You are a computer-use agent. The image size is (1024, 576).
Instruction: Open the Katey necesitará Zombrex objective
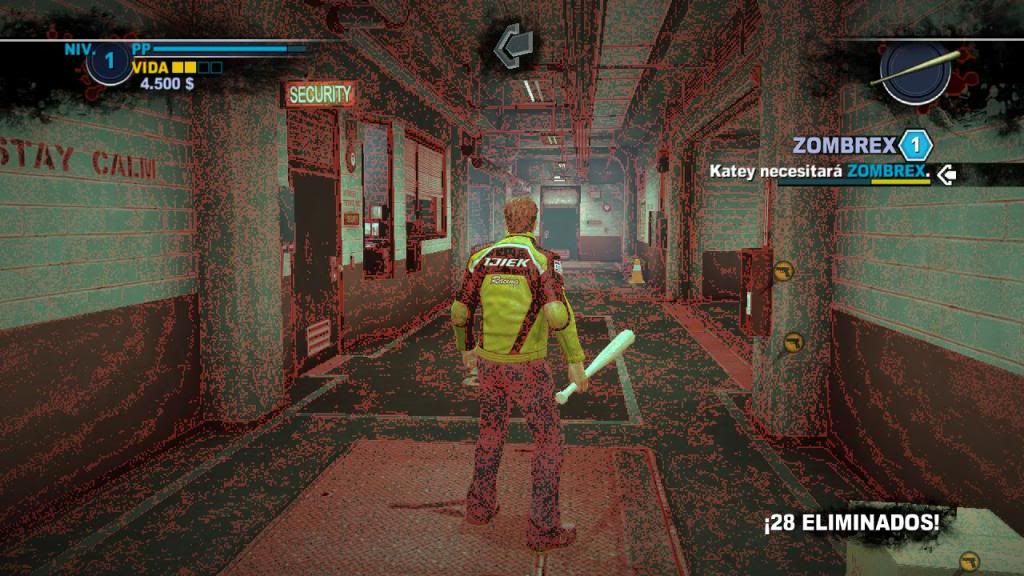click(x=819, y=172)
